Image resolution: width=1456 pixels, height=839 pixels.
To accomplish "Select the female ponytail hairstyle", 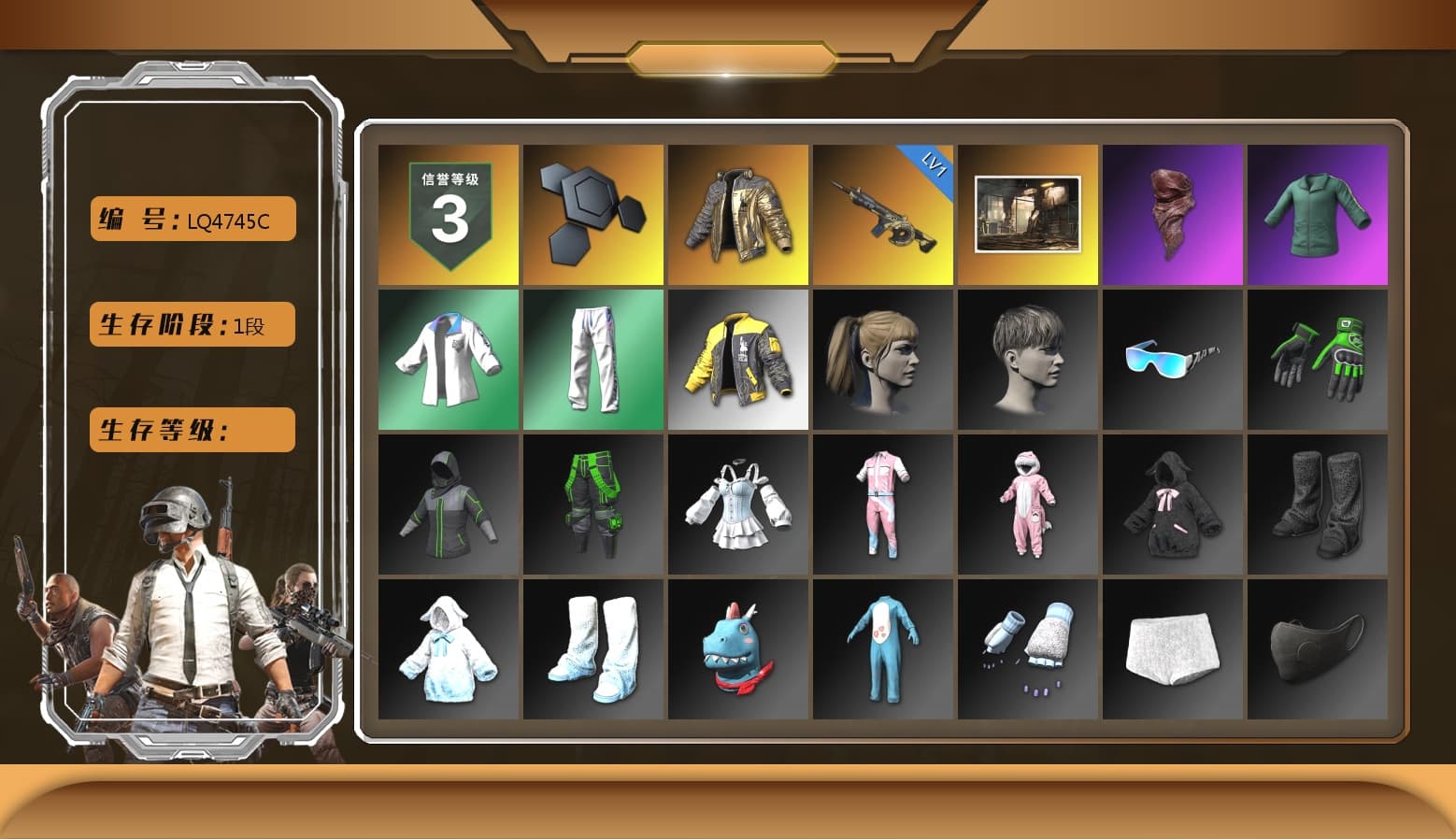I will 882,360.
